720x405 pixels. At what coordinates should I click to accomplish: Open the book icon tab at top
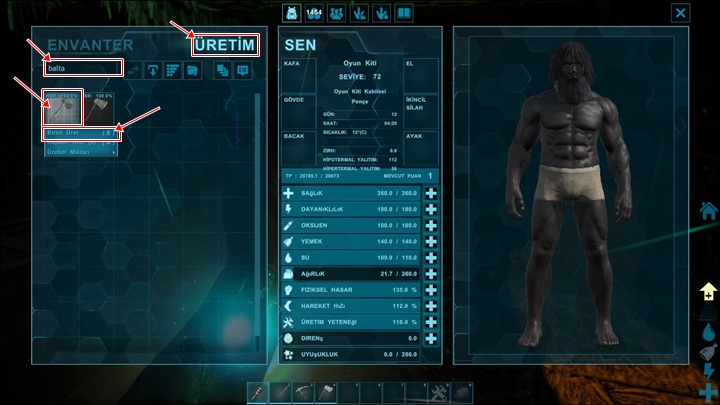coord(403,12)
